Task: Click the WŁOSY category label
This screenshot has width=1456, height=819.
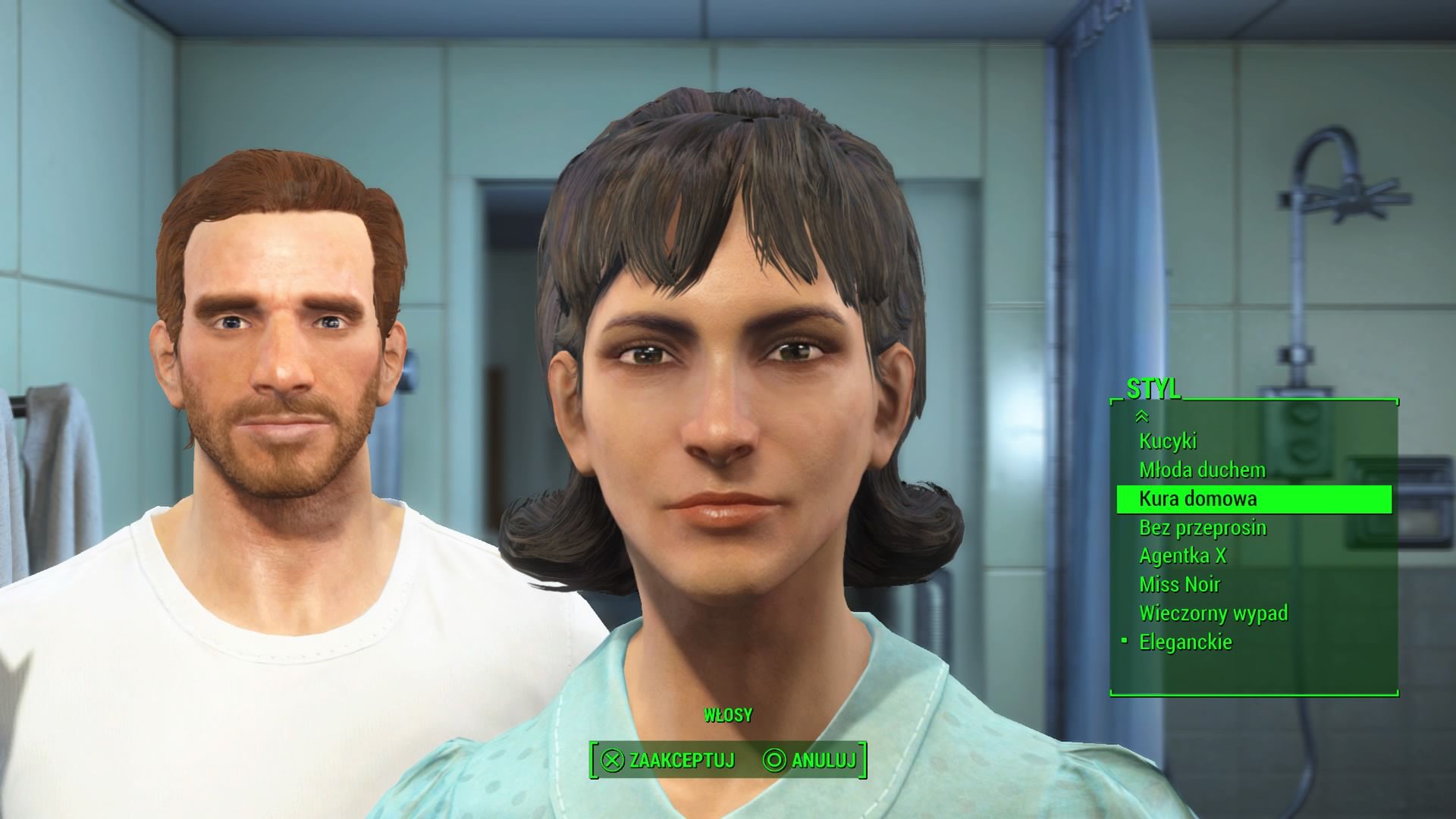Action: [727, 714]
